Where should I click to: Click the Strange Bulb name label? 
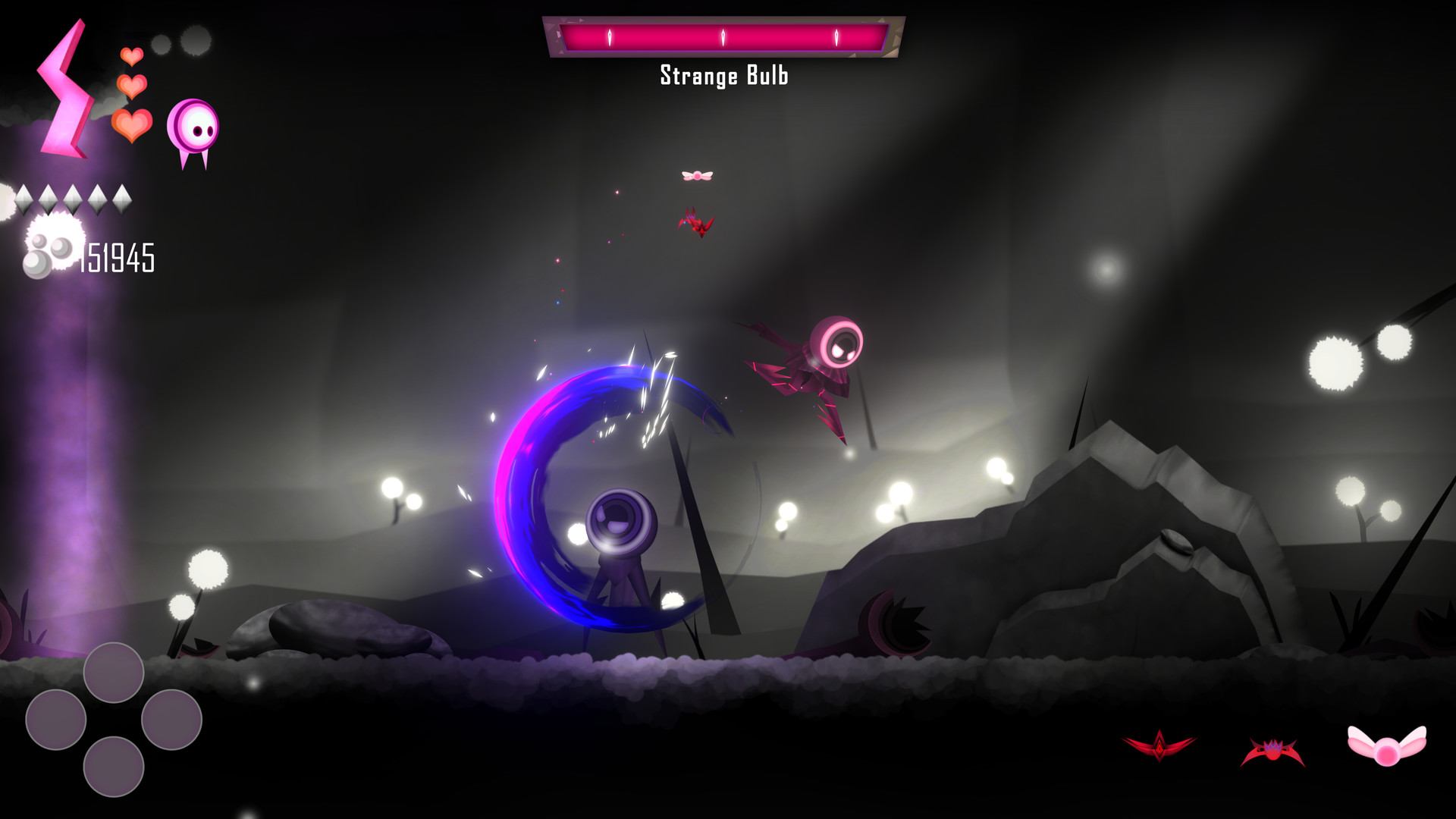tap(724, 76)
